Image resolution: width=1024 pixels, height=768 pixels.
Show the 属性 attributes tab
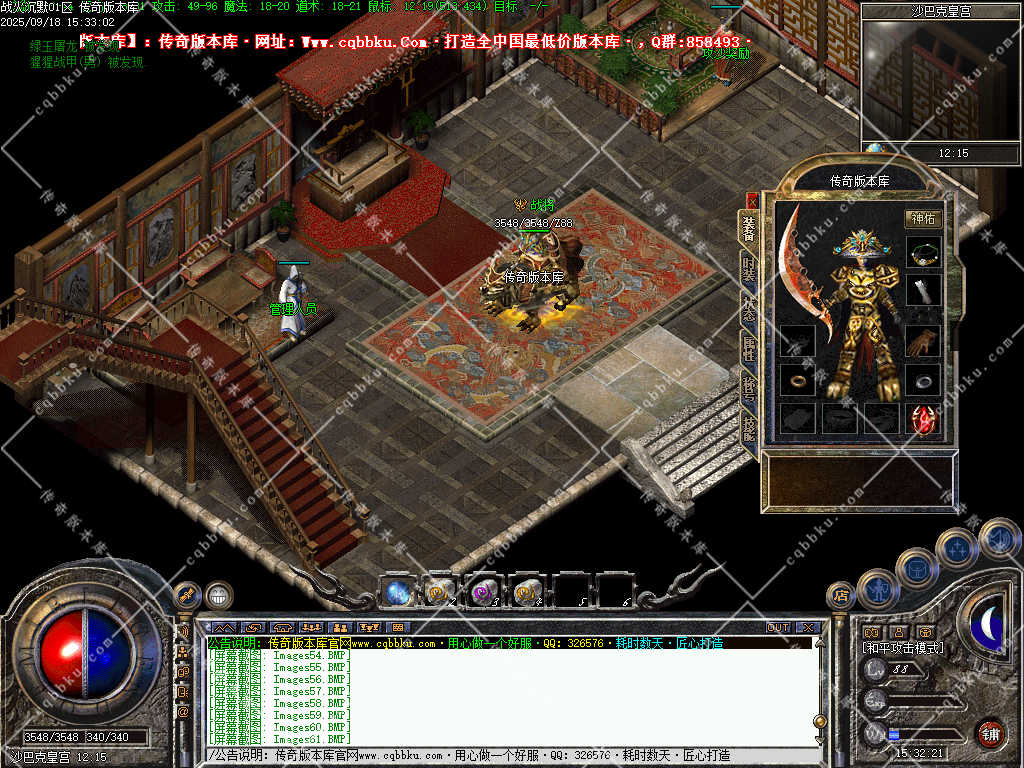pyautogui.click(x=749, y=349)
